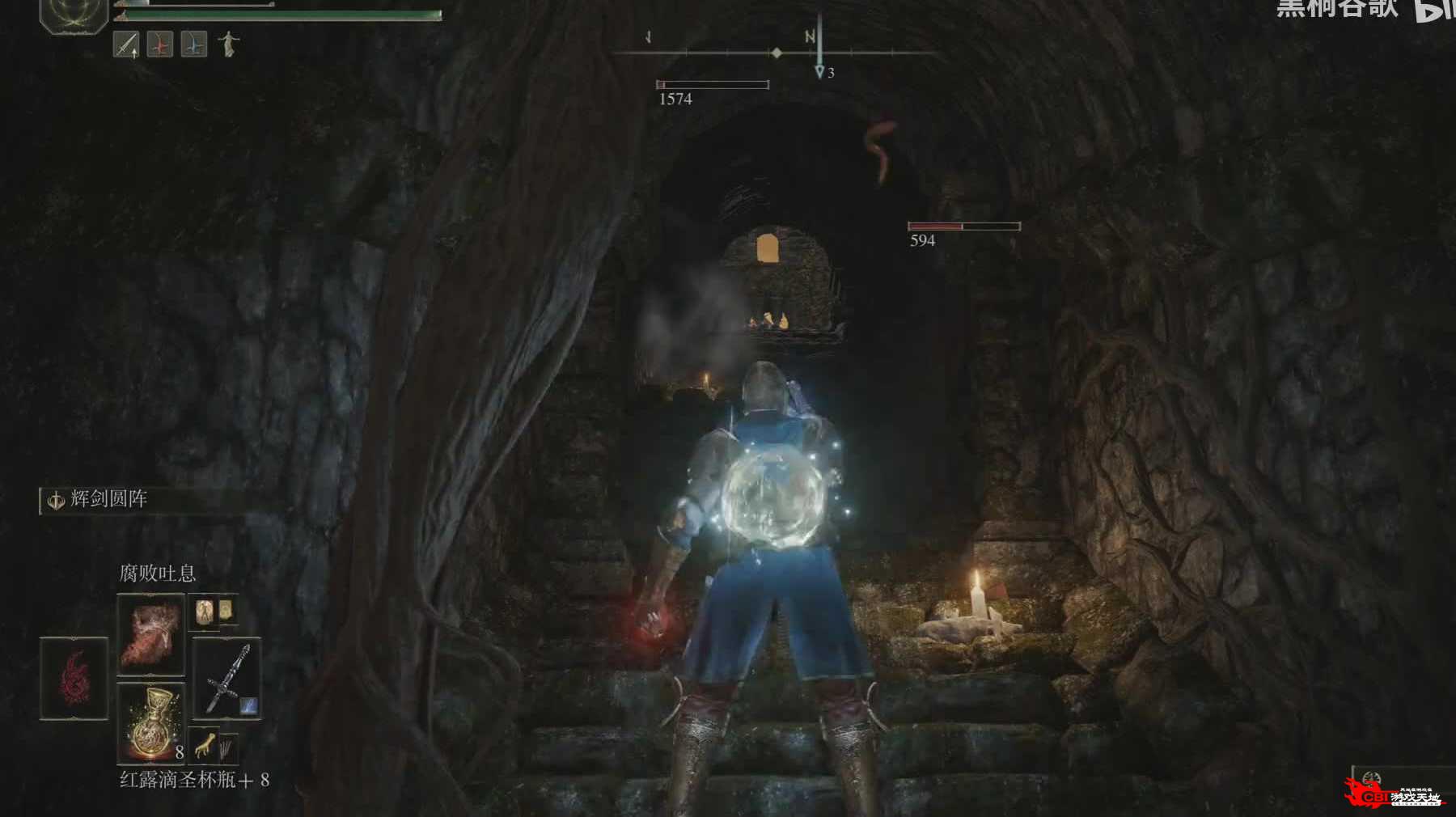1456x817 pixels.
Task: Inspect the blue tree status buff icon
Action: click(194, 44)
